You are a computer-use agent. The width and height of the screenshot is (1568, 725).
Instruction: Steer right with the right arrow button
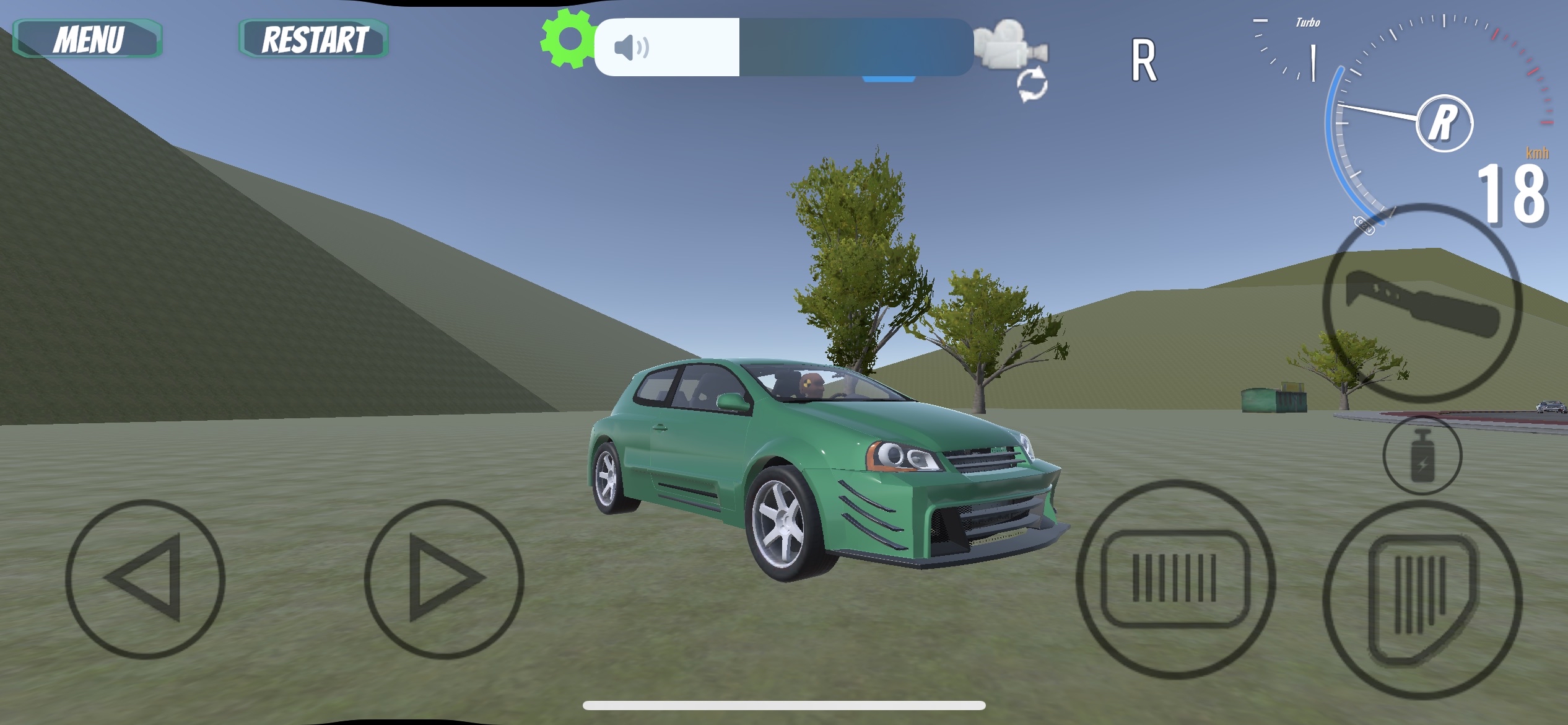[444, 579]
